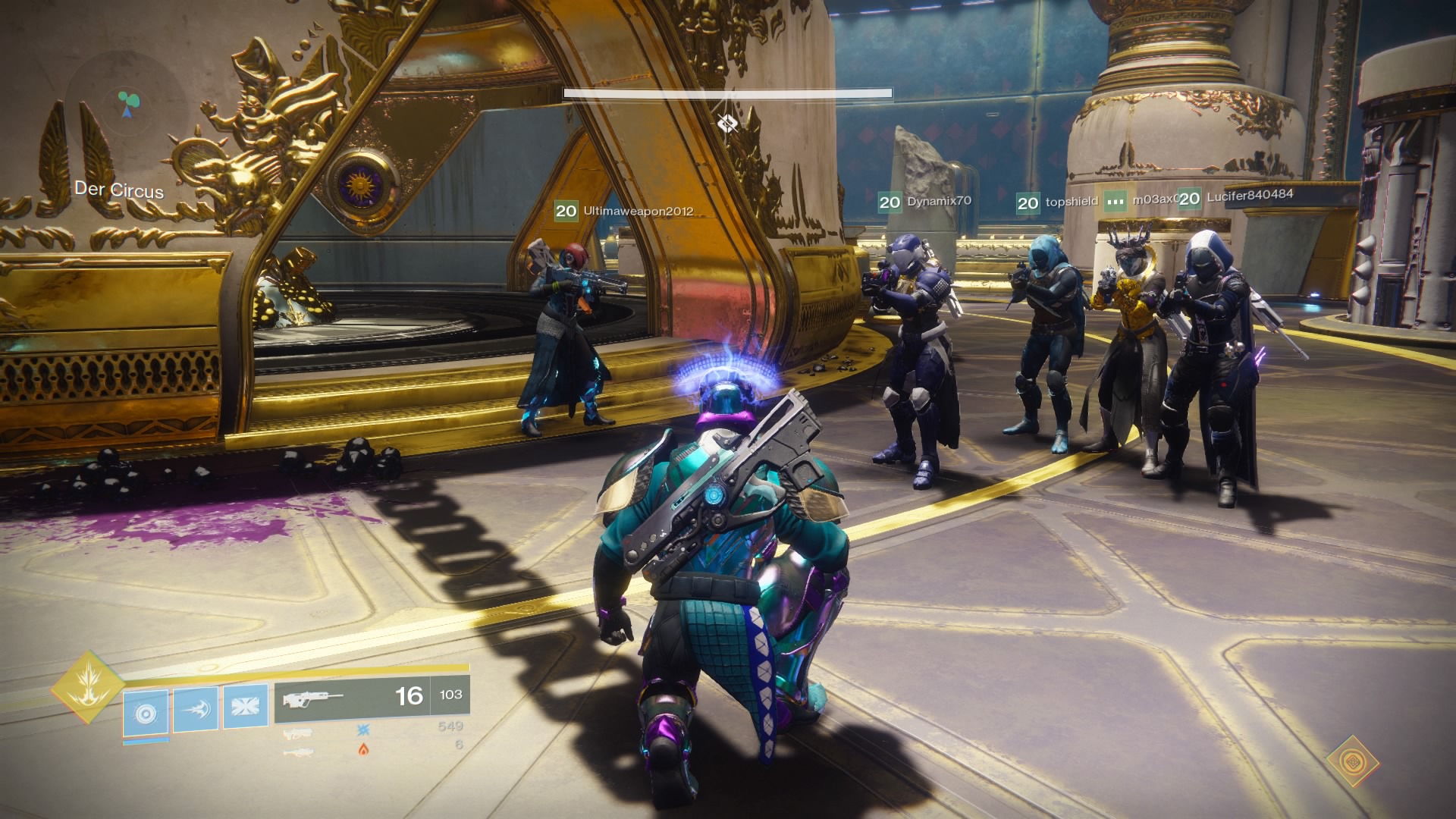Image resolution: width=1456 pixels, height=819 pixels.
Task: Open the circular radar in the corner
Action: pyautogui.click(x=127, y=104)
